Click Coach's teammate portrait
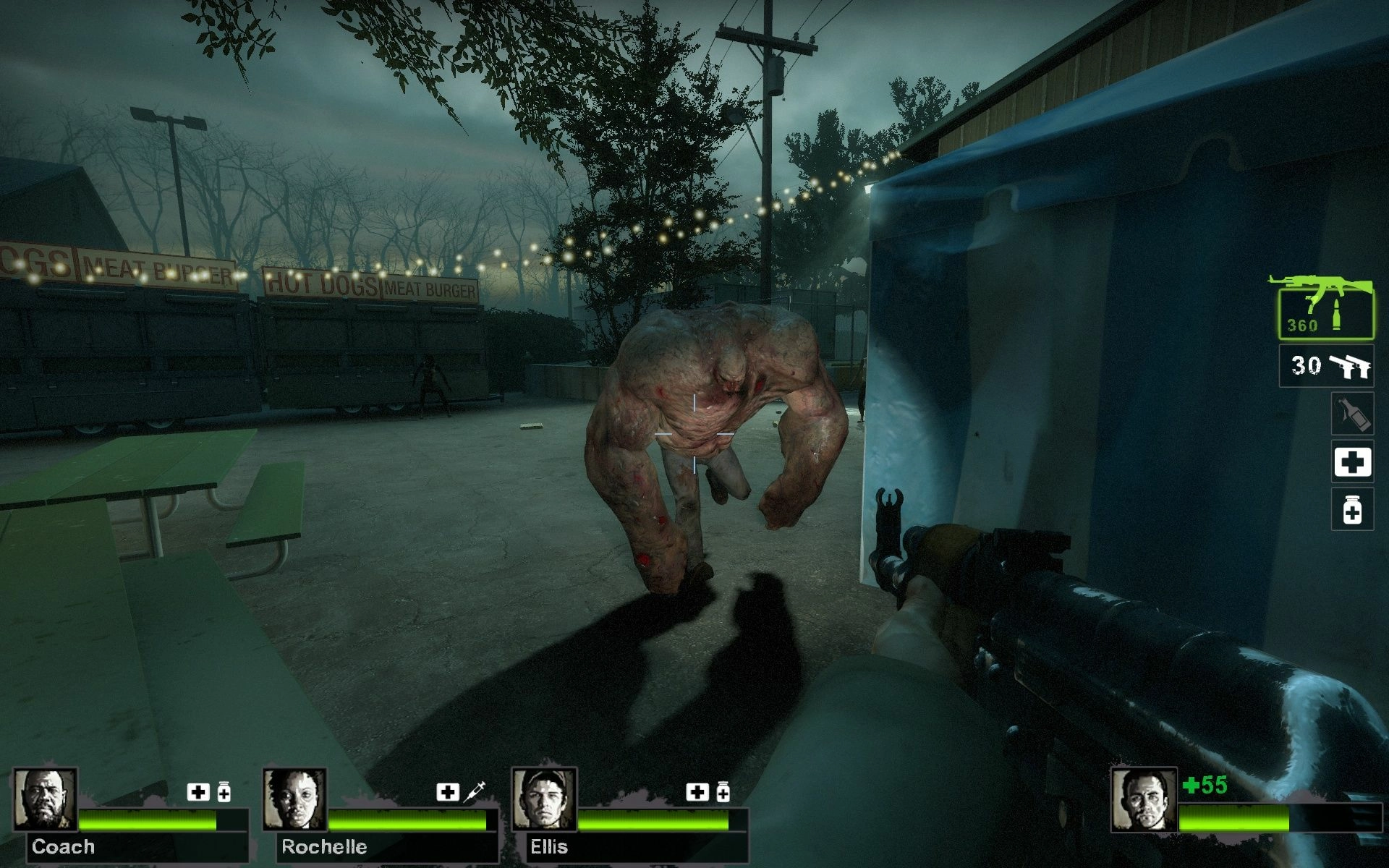The height and width of the screenshot is (868, 1389). 46,800
